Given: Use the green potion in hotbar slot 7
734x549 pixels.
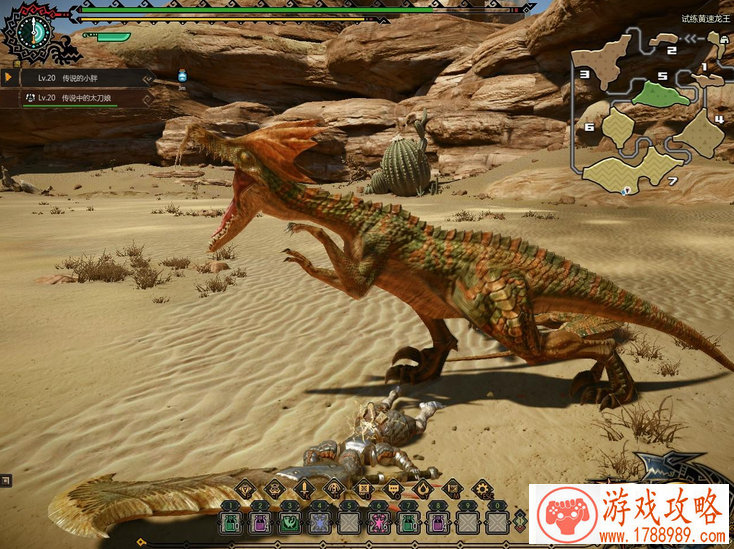Looking at the screenshot, I should click(x=408, y=521).
